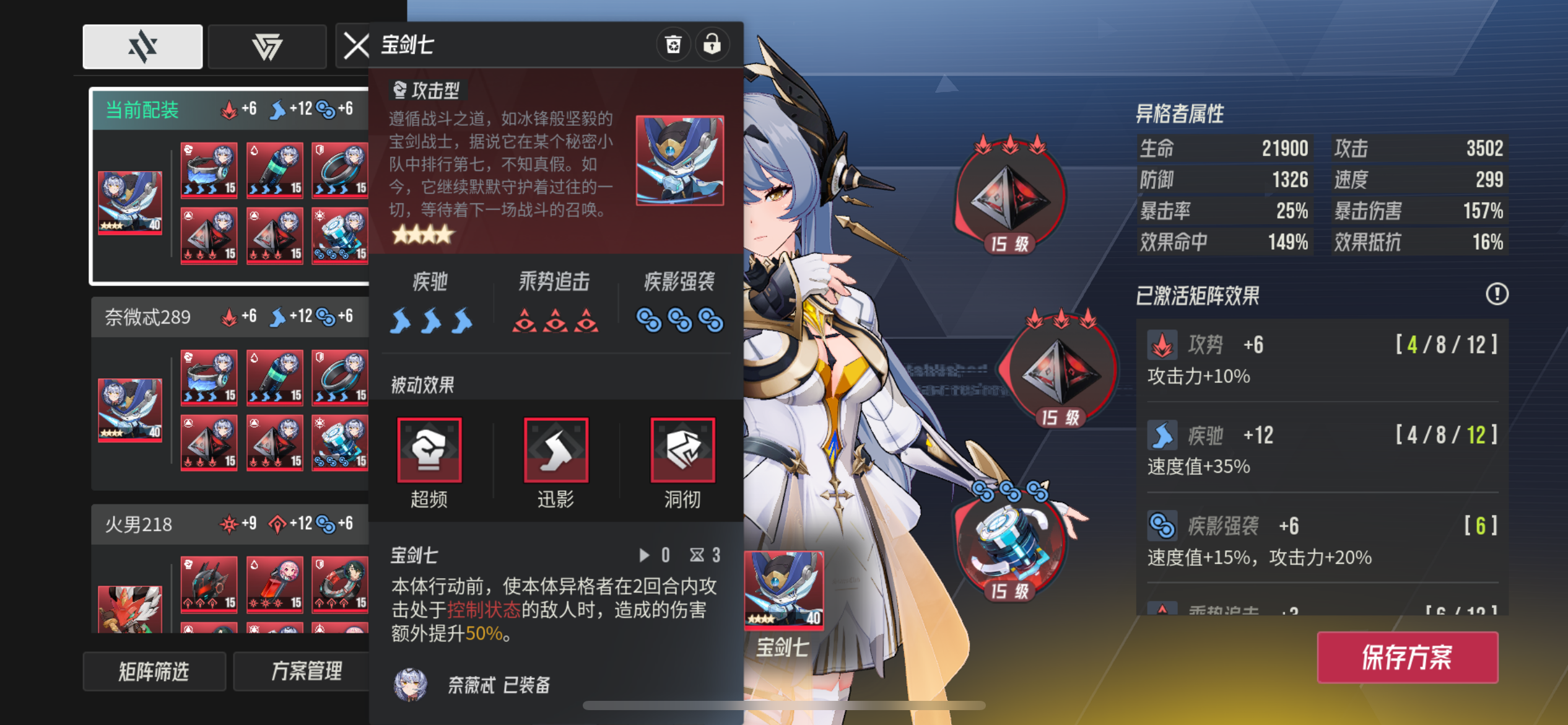Switch to the first filter tab

pyautogui.click(x=142, y=46)
